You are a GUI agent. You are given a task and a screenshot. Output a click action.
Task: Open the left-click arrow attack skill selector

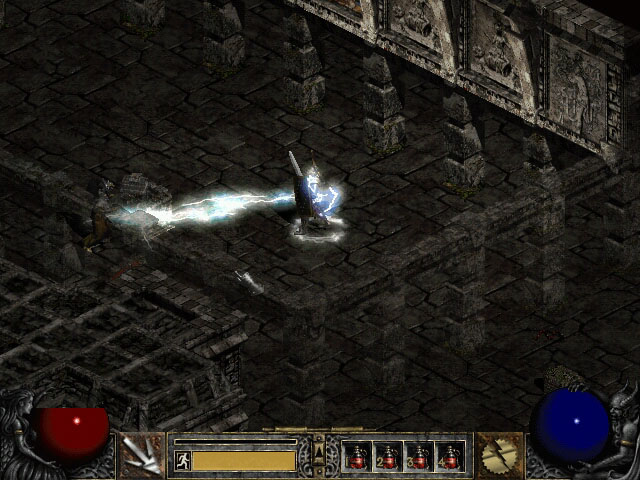point(141,455)
